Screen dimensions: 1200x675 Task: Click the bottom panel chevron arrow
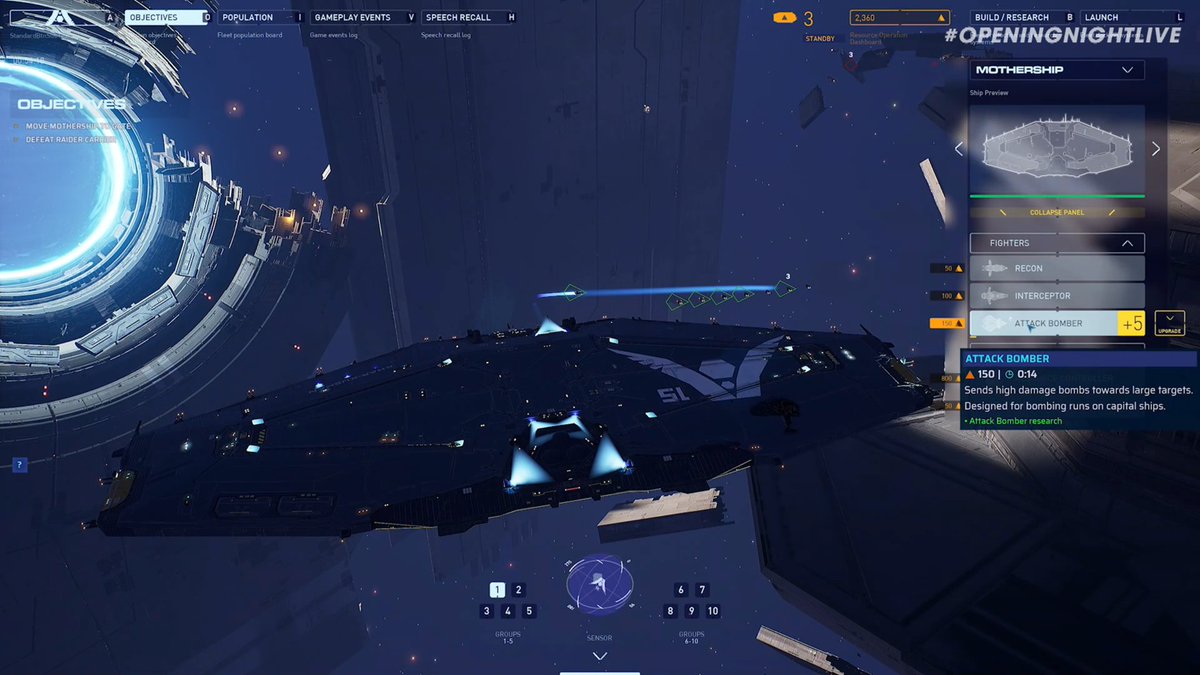(600, 656)
